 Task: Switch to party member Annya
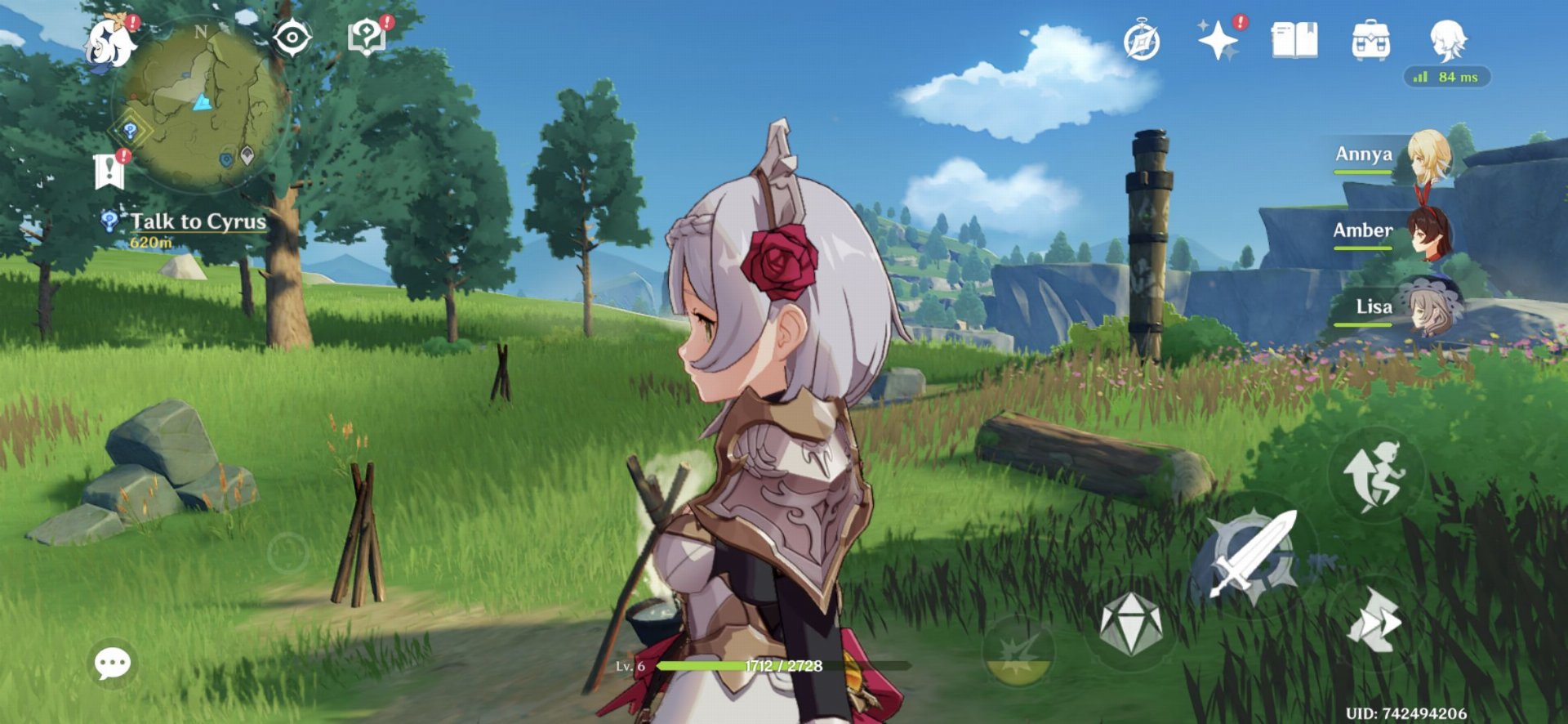[1427, 154]
